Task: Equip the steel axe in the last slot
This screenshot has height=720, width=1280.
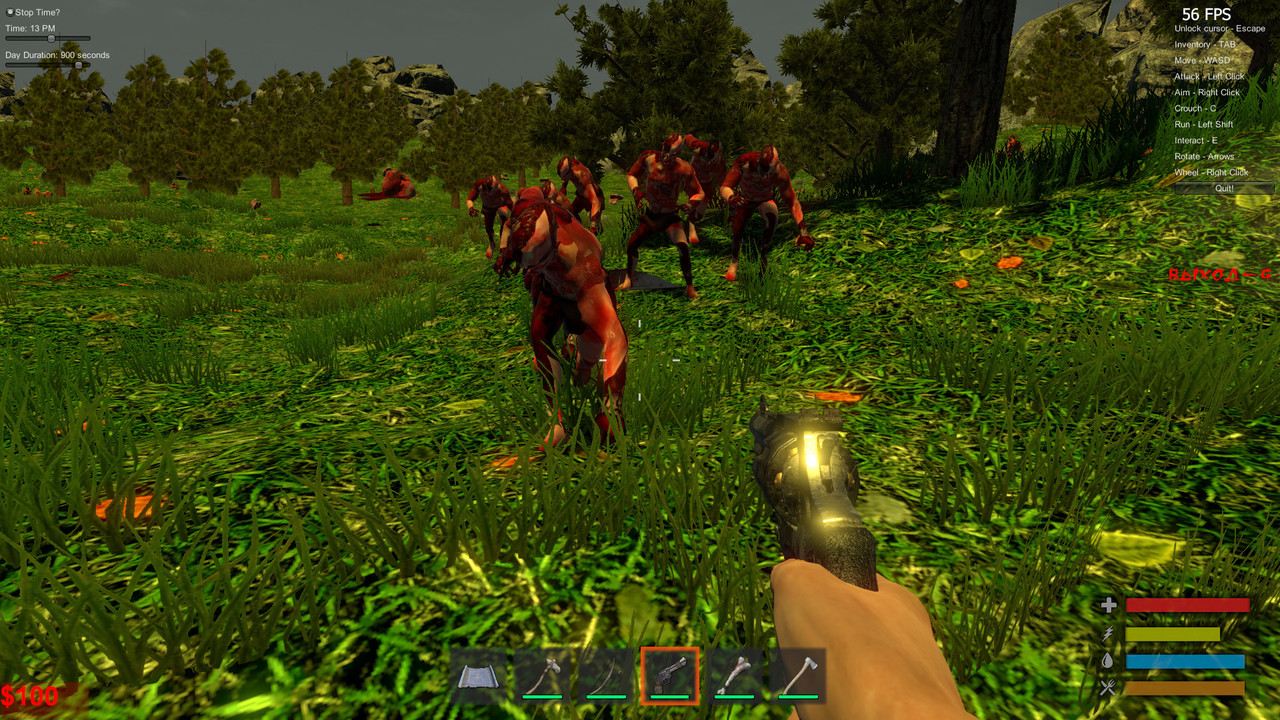Action: click(x=797, y=677)
